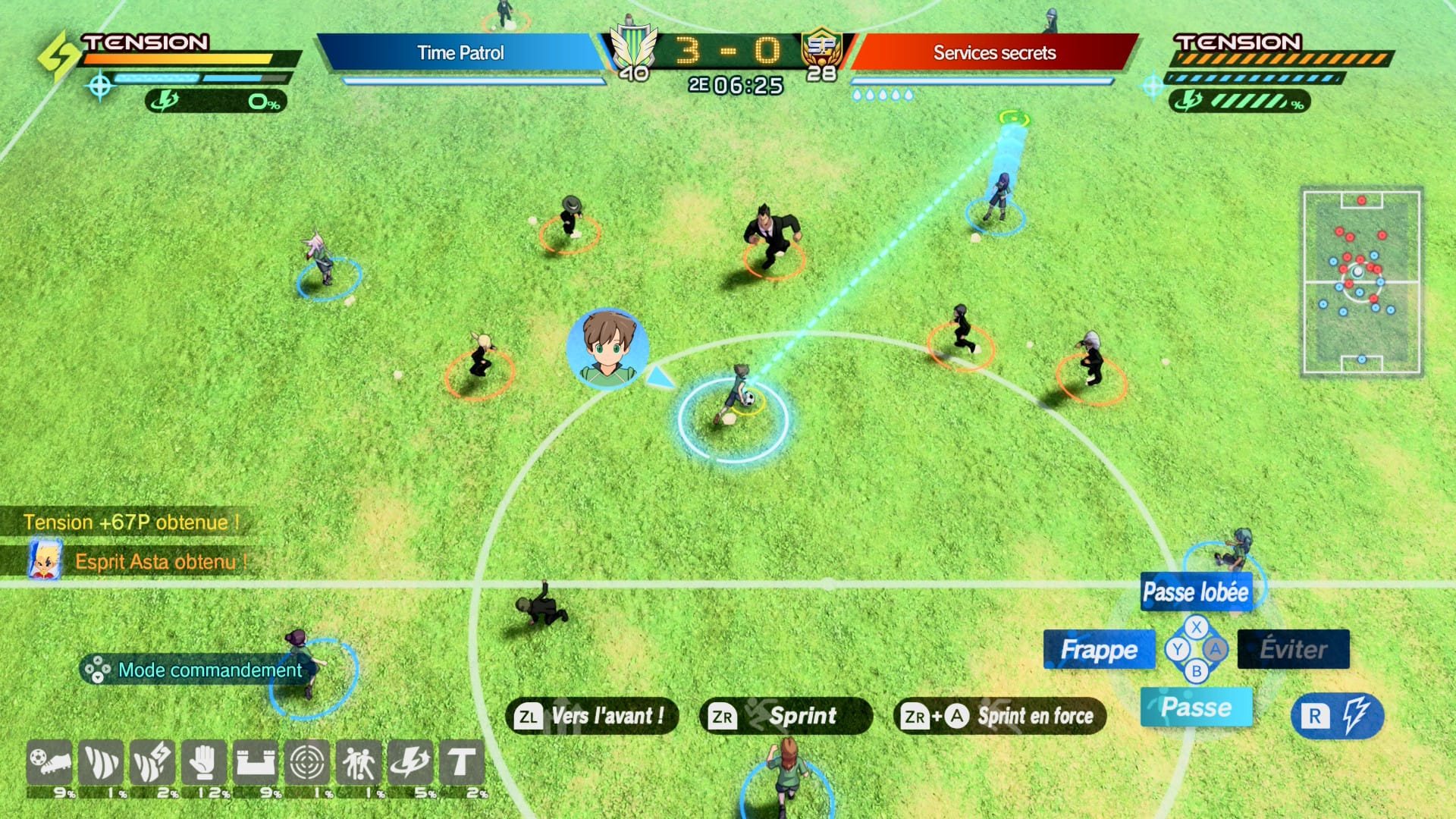Image resolution: width=1456 pixels, height=819 pixels.
Task: Select the castle wall stat icon
Action: (255, 763)
